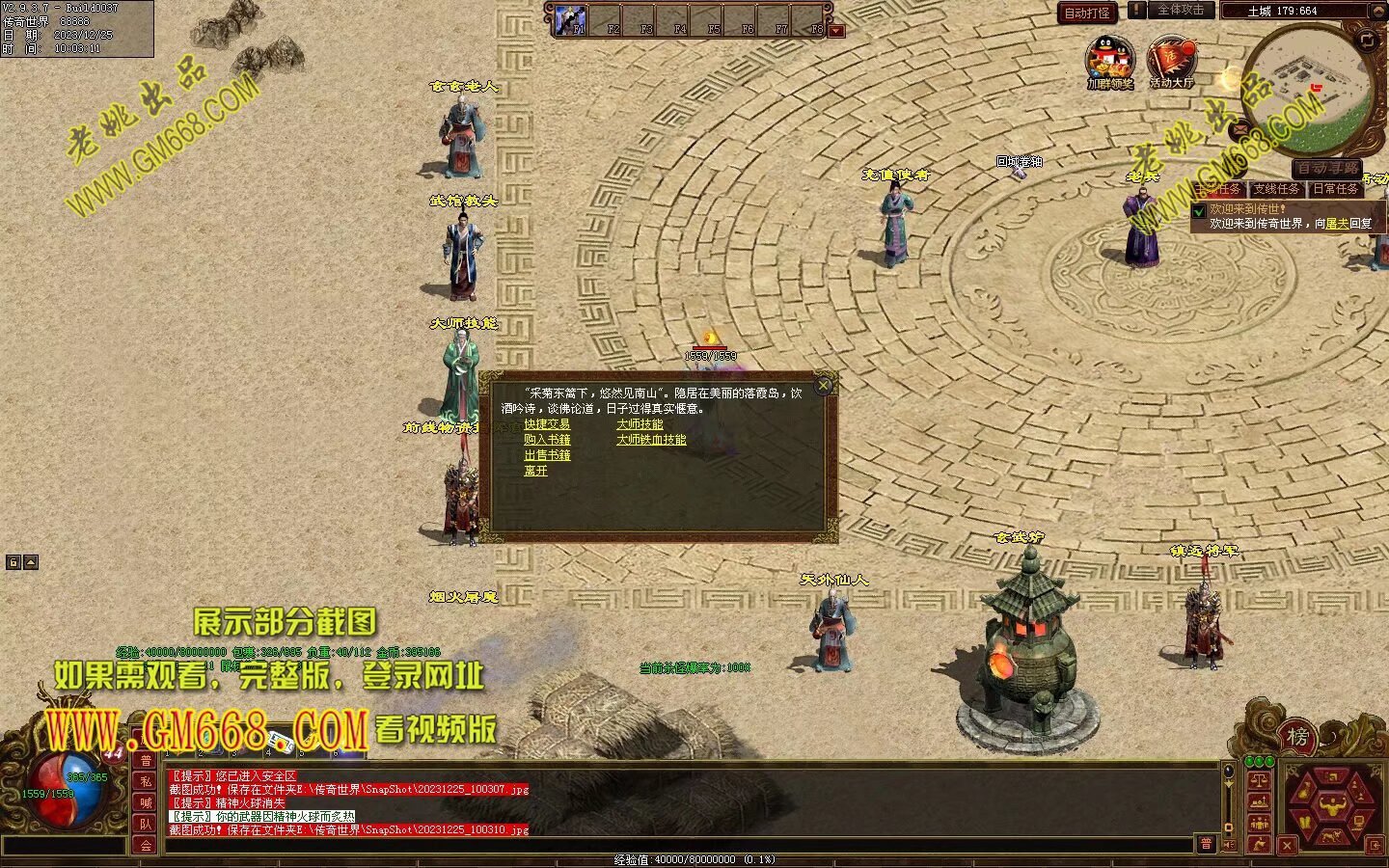Click the circular minimap
This screenshot has width=1389, height=868.
click(1307, 85)
